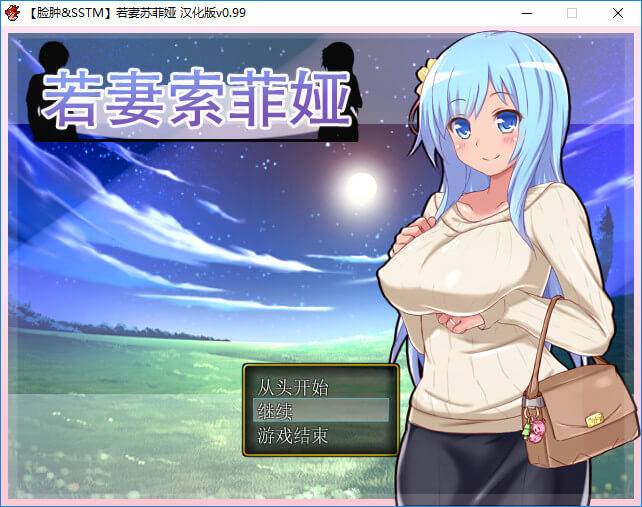Close the game window
This screenshot has width=642, height=507.
point(618,13)
